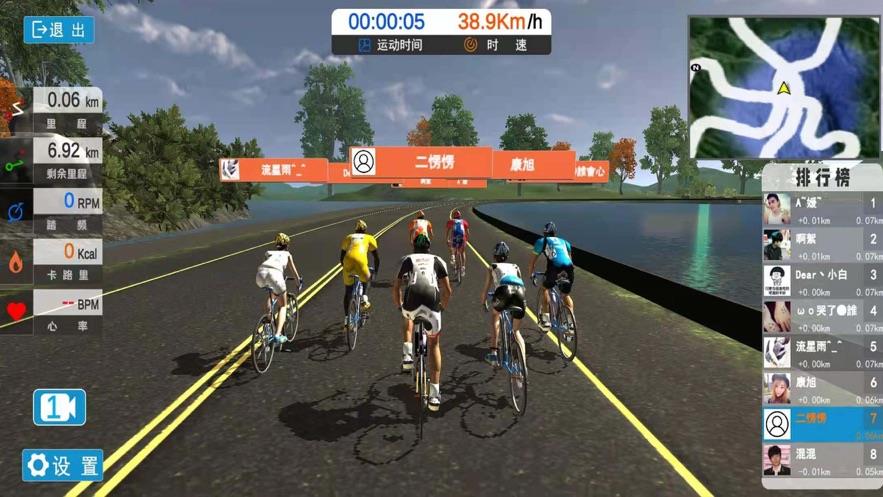Exit the ride with the 退出 button
This screenshot has width=883, height=497.
click(x=59, y=30)
